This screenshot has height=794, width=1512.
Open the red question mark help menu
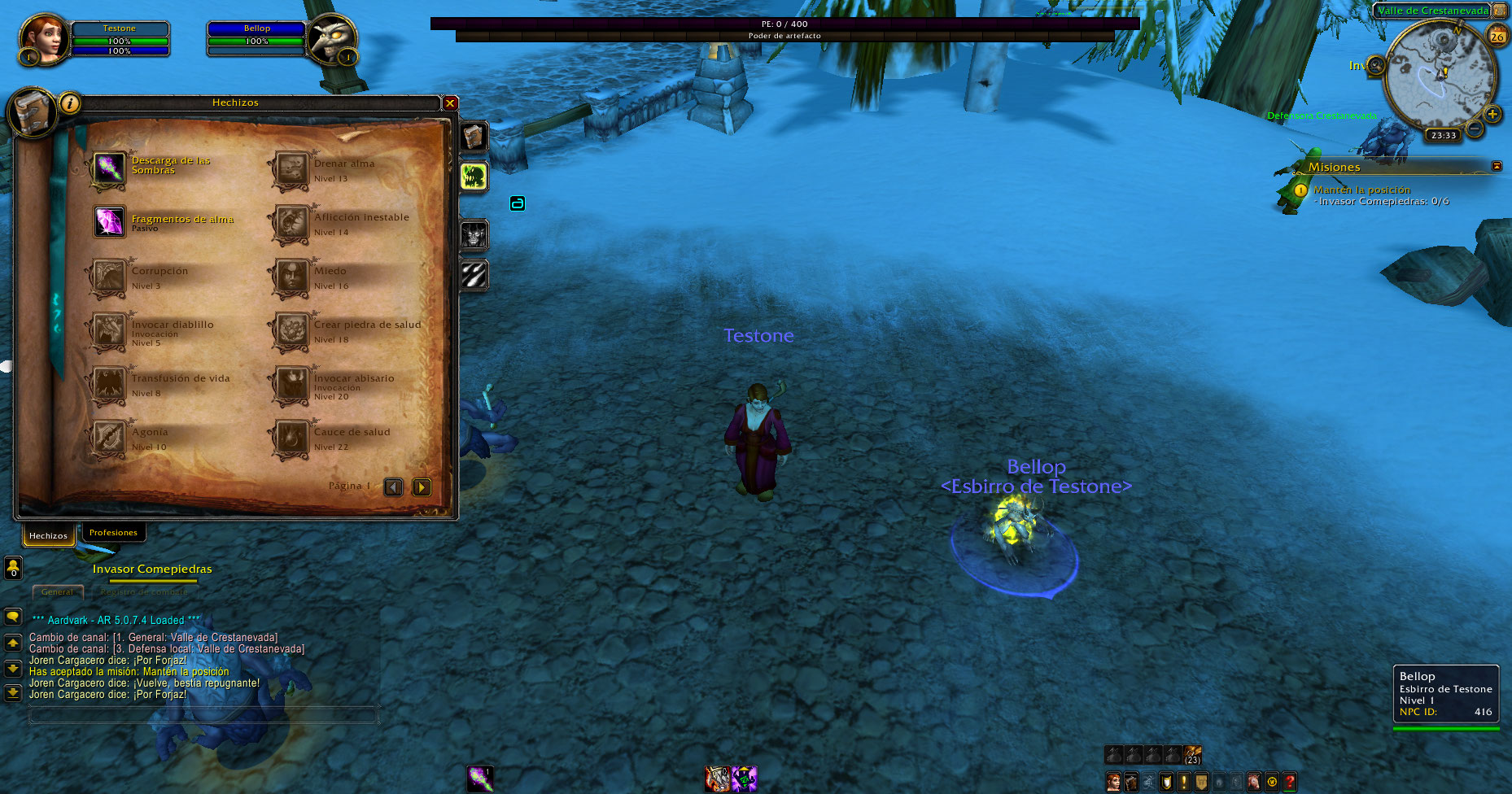pyautogui.click(x=1290, y=782)
